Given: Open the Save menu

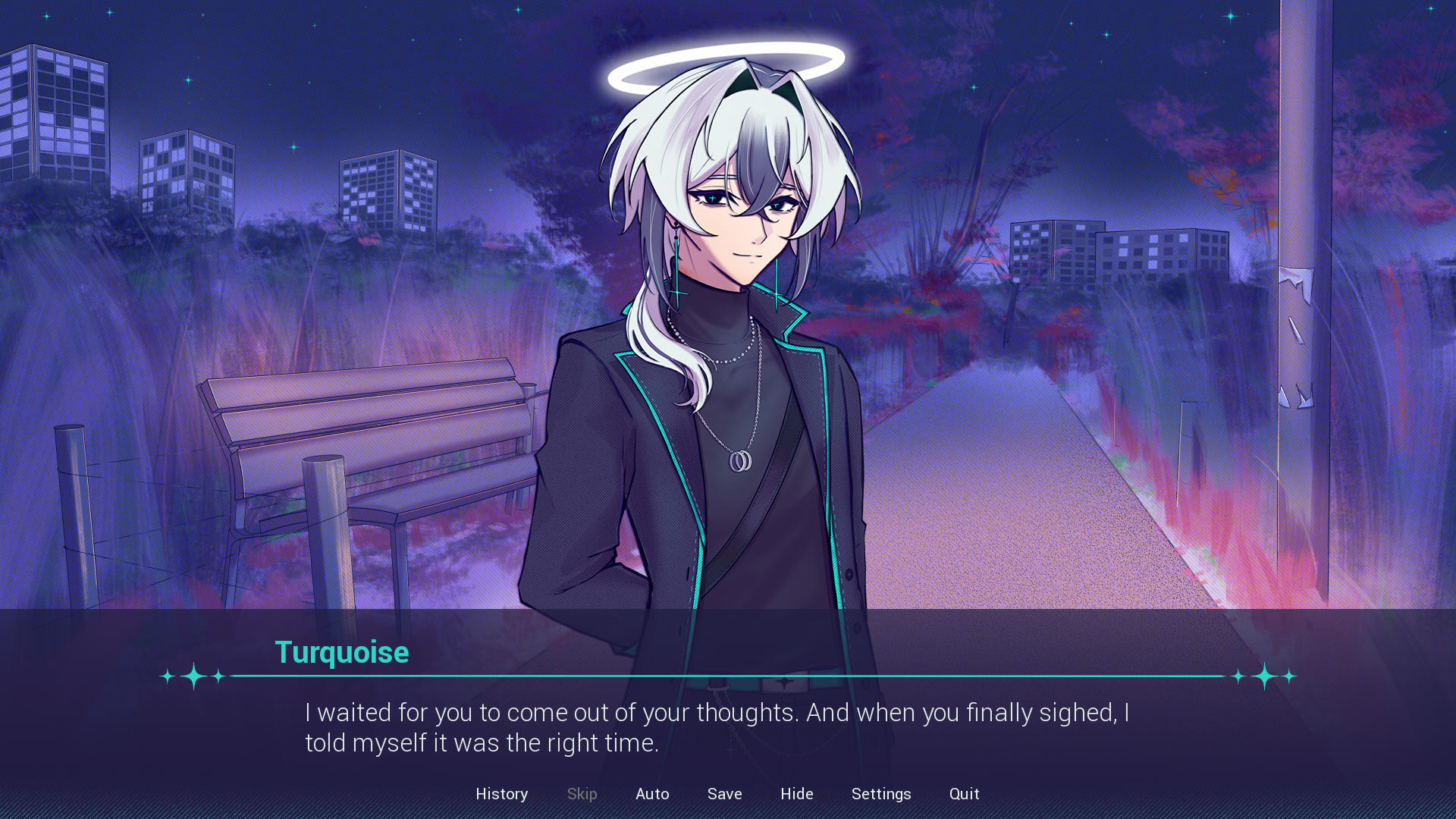Looking at the screenshot, I should click(724, 793).
